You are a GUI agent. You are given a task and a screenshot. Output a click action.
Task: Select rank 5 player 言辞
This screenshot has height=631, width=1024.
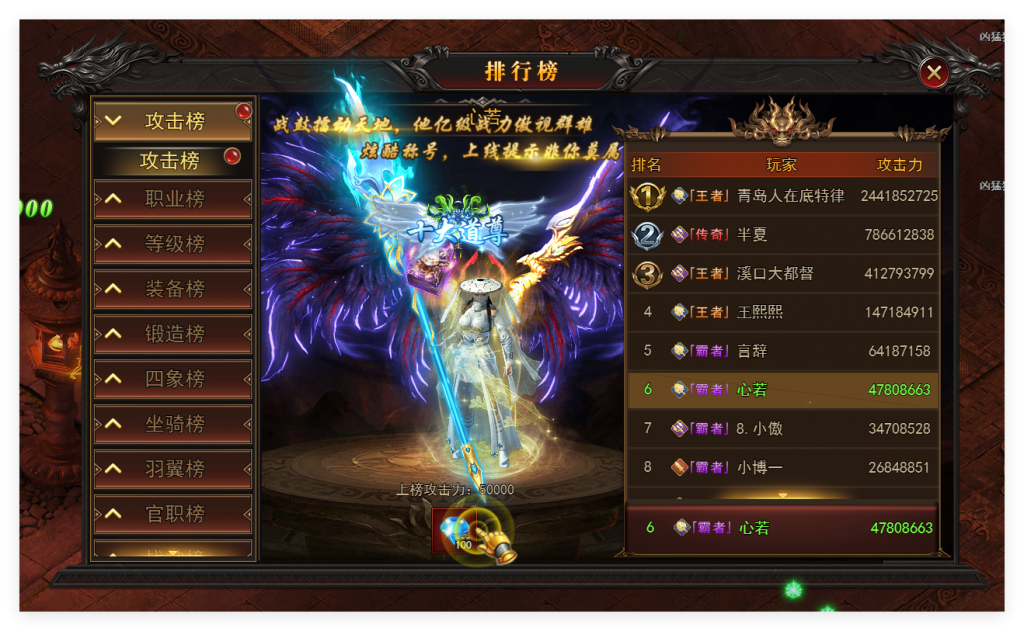783,351
